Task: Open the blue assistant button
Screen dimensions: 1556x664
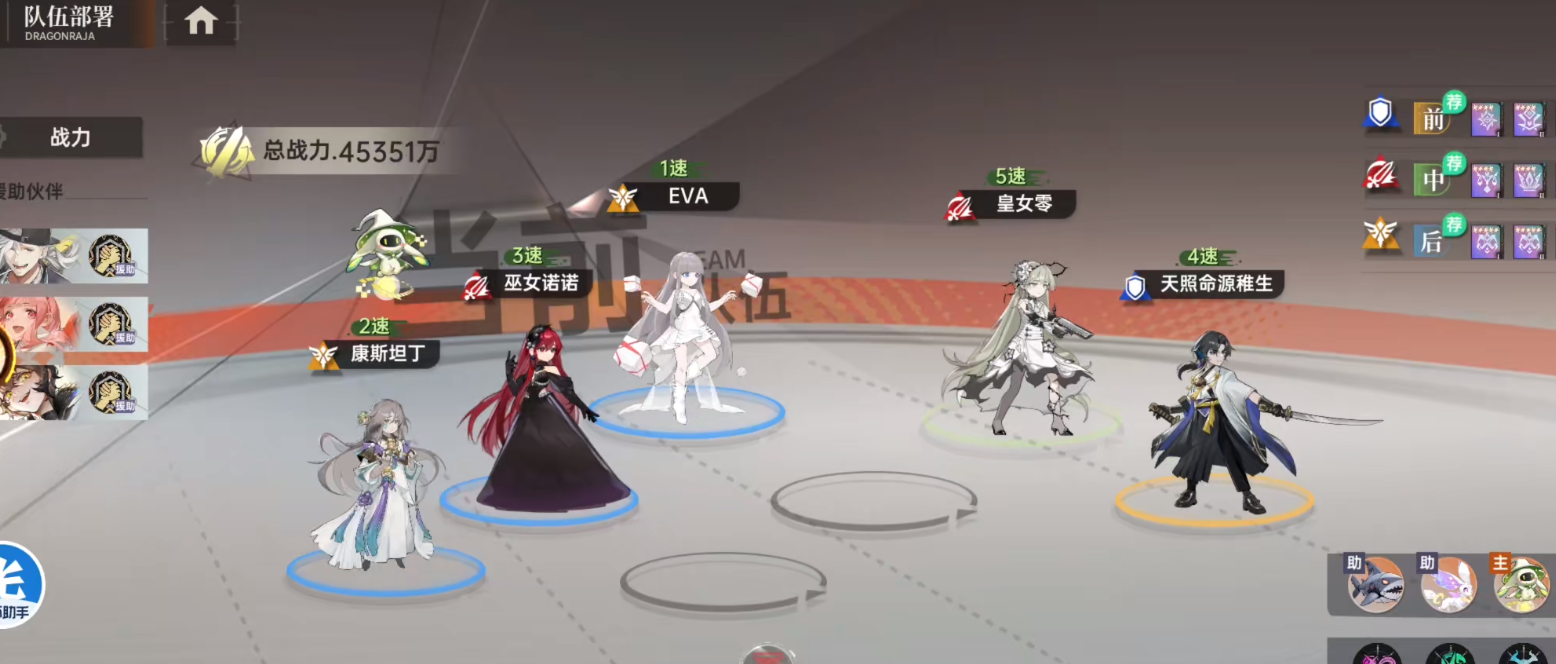Action: (x=18, y=583)
